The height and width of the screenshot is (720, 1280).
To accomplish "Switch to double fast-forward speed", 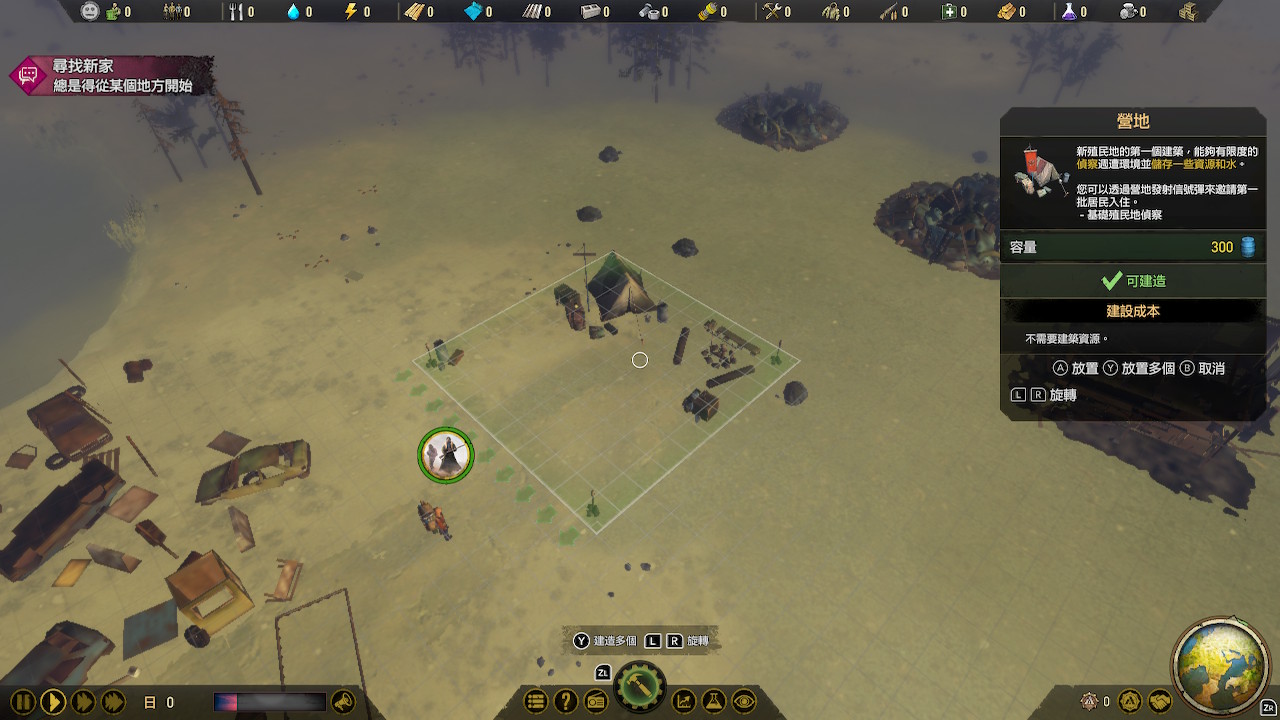I will (83, 702).
